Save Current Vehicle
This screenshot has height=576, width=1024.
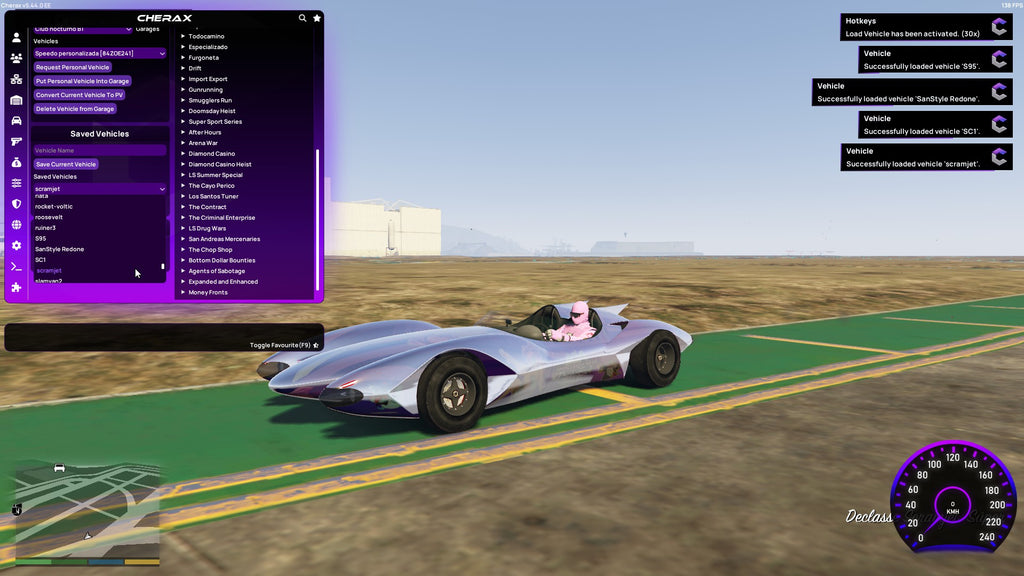coord(65,164)
